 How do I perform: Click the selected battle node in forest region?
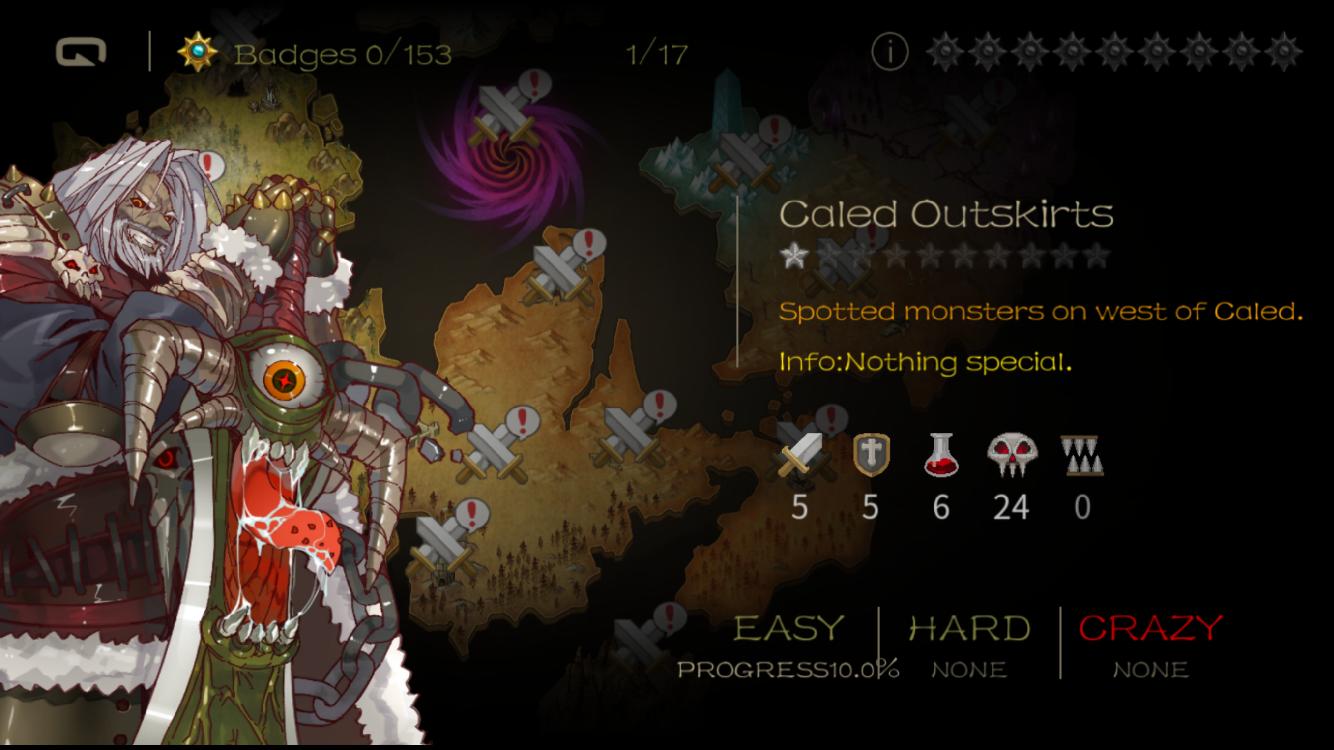click(445, 551)
